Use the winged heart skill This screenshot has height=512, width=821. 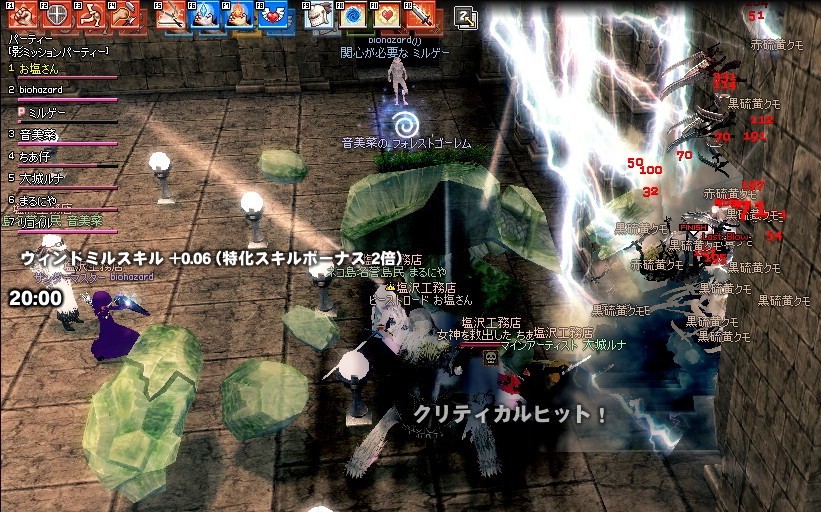[272, 16]
